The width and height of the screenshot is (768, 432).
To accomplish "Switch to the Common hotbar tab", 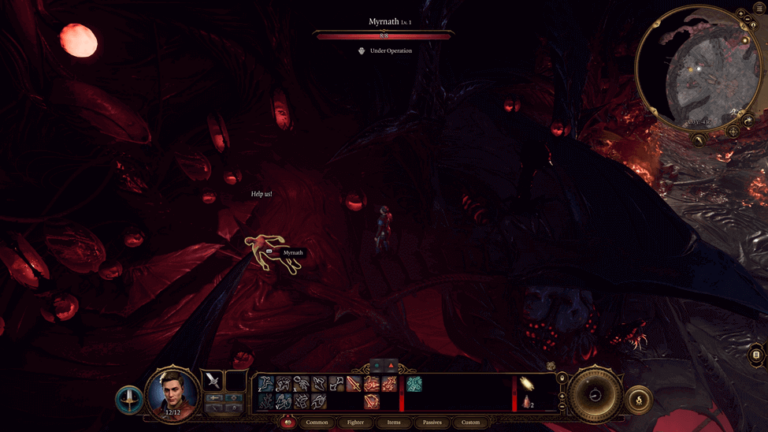I will tap(317, 423).
